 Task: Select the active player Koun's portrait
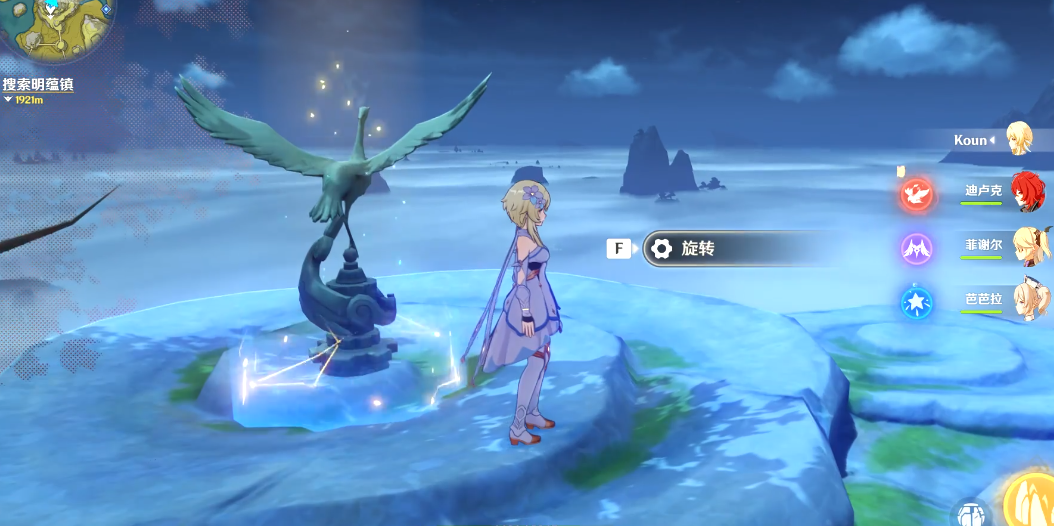click(1019, 139)
